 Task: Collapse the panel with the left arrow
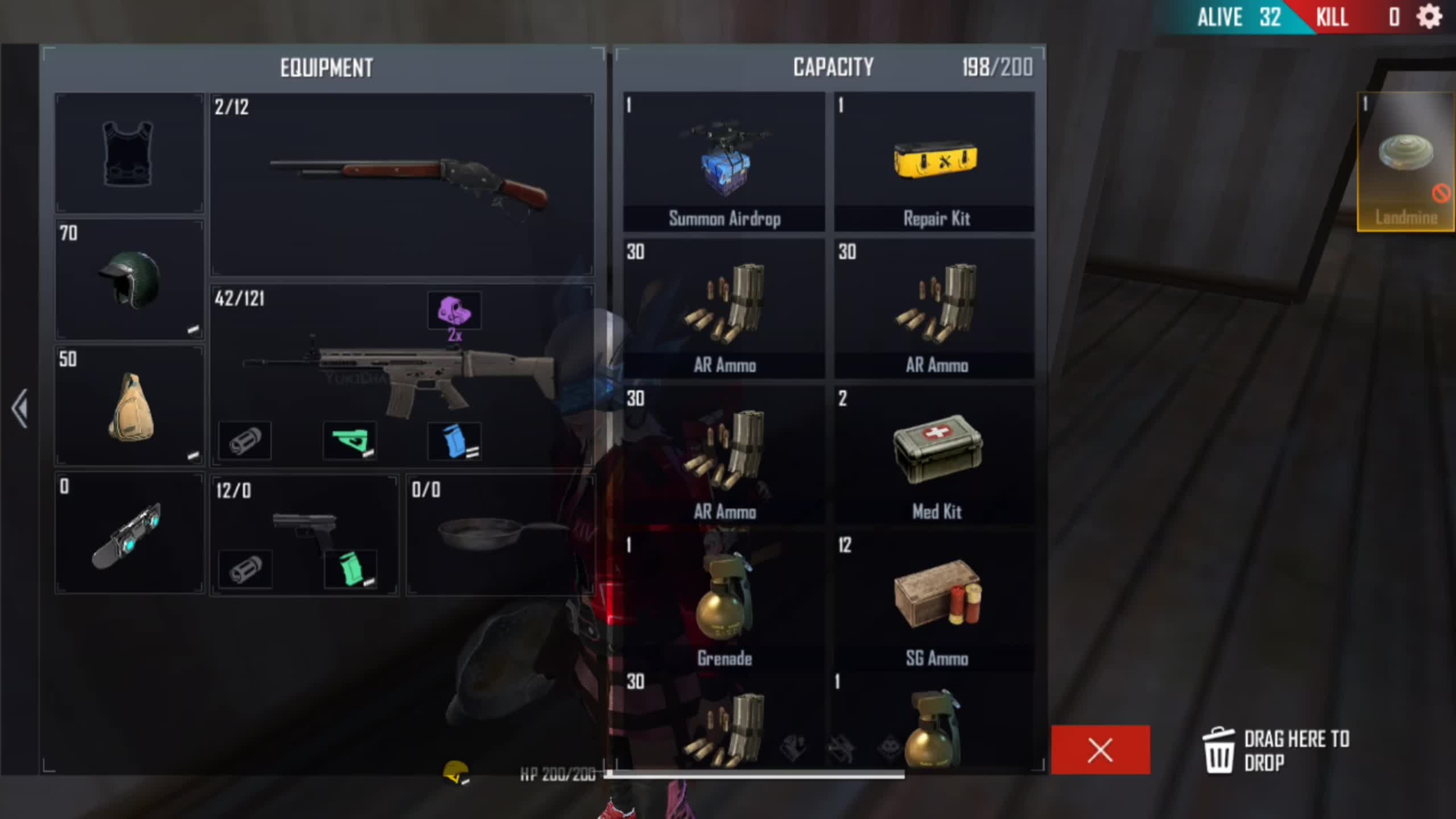(20, 408)
